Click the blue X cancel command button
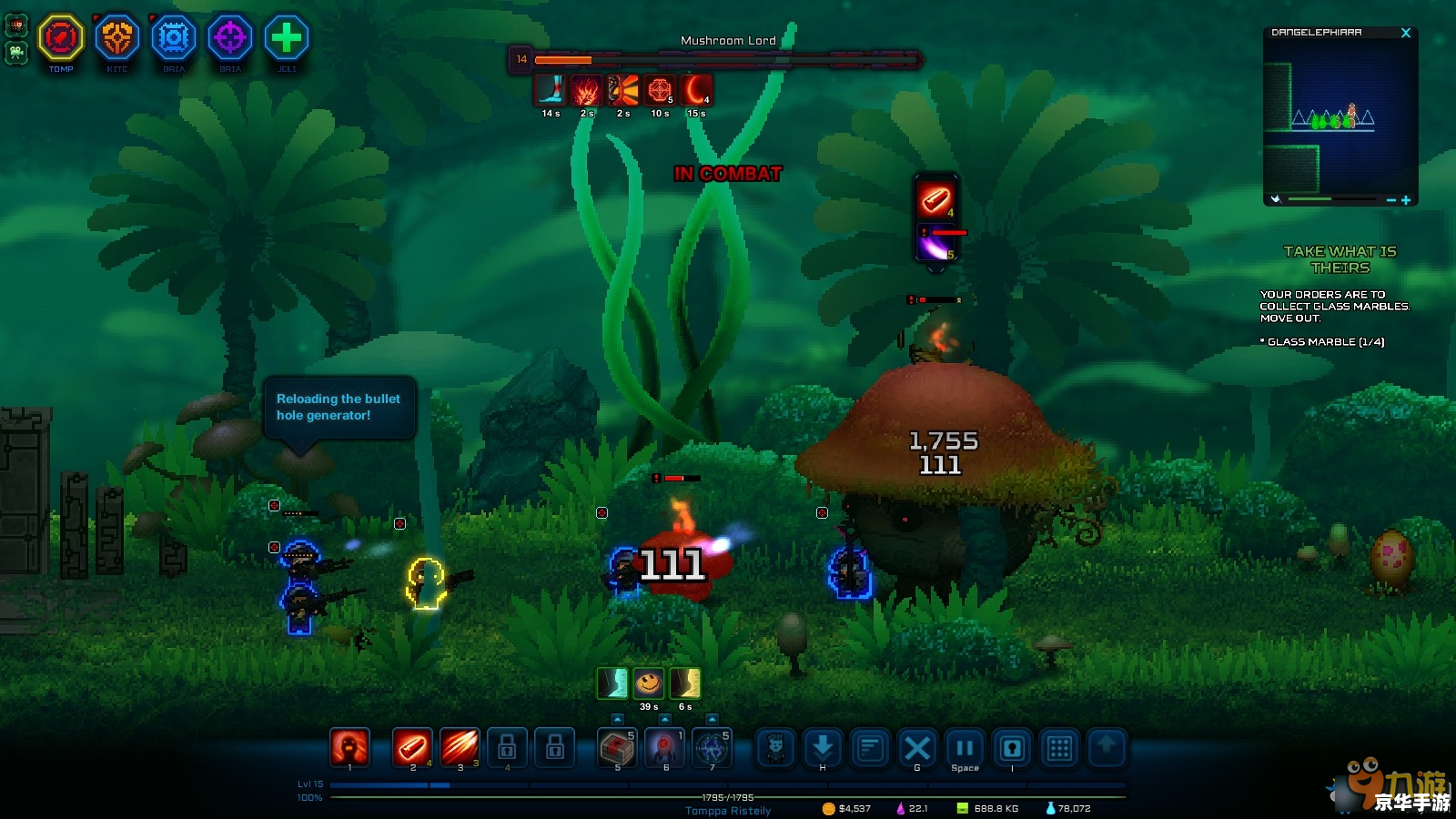 point(917,748)
